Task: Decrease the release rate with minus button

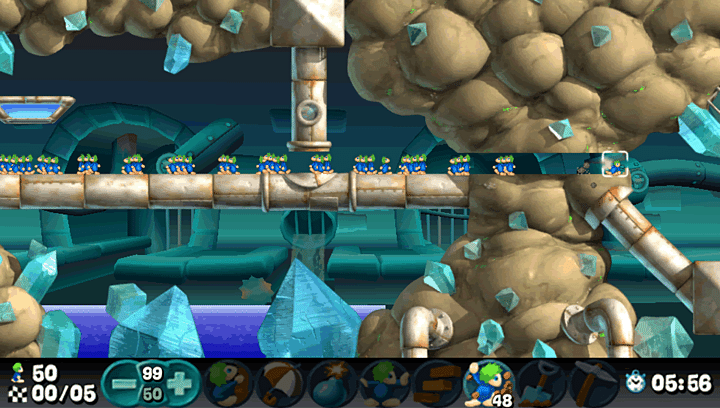Action: tap(124, 383)
